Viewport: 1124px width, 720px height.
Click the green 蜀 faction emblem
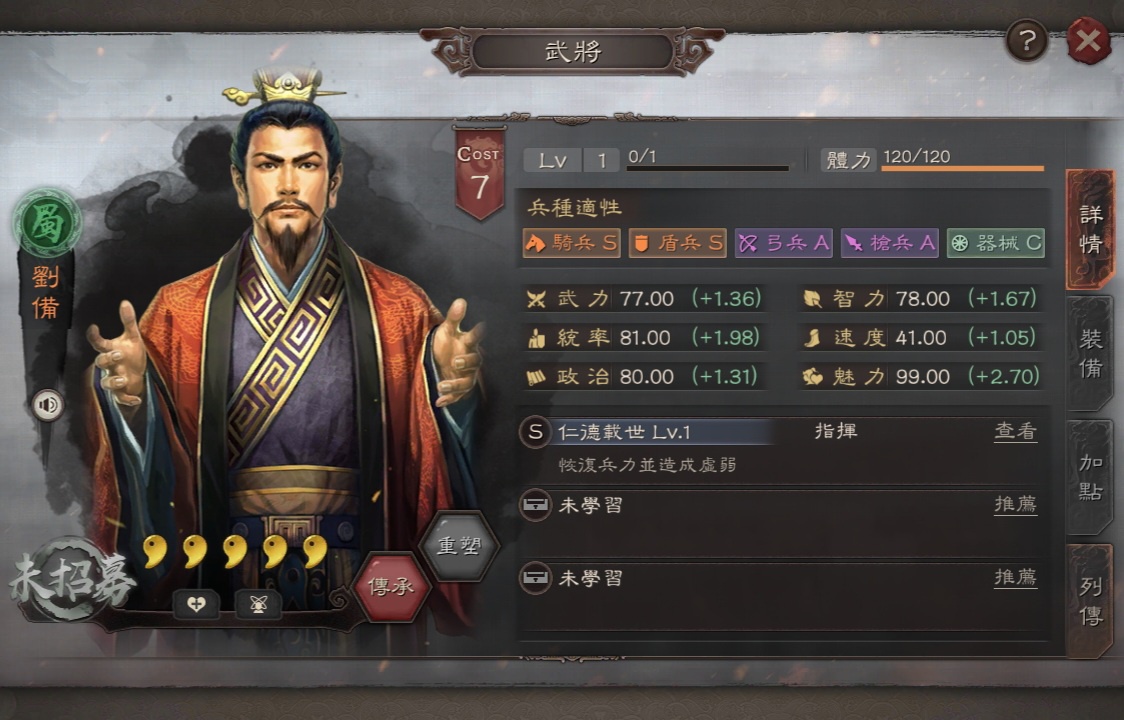47,222
